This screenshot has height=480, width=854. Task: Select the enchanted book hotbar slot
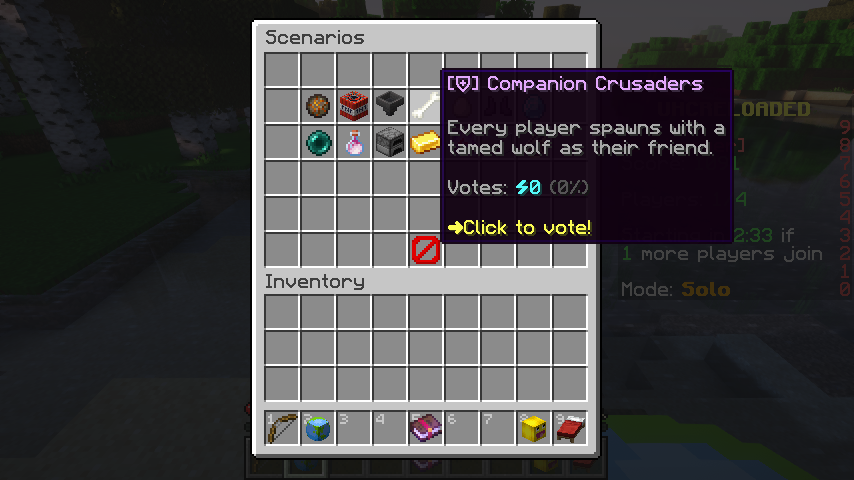click(426, 428)
